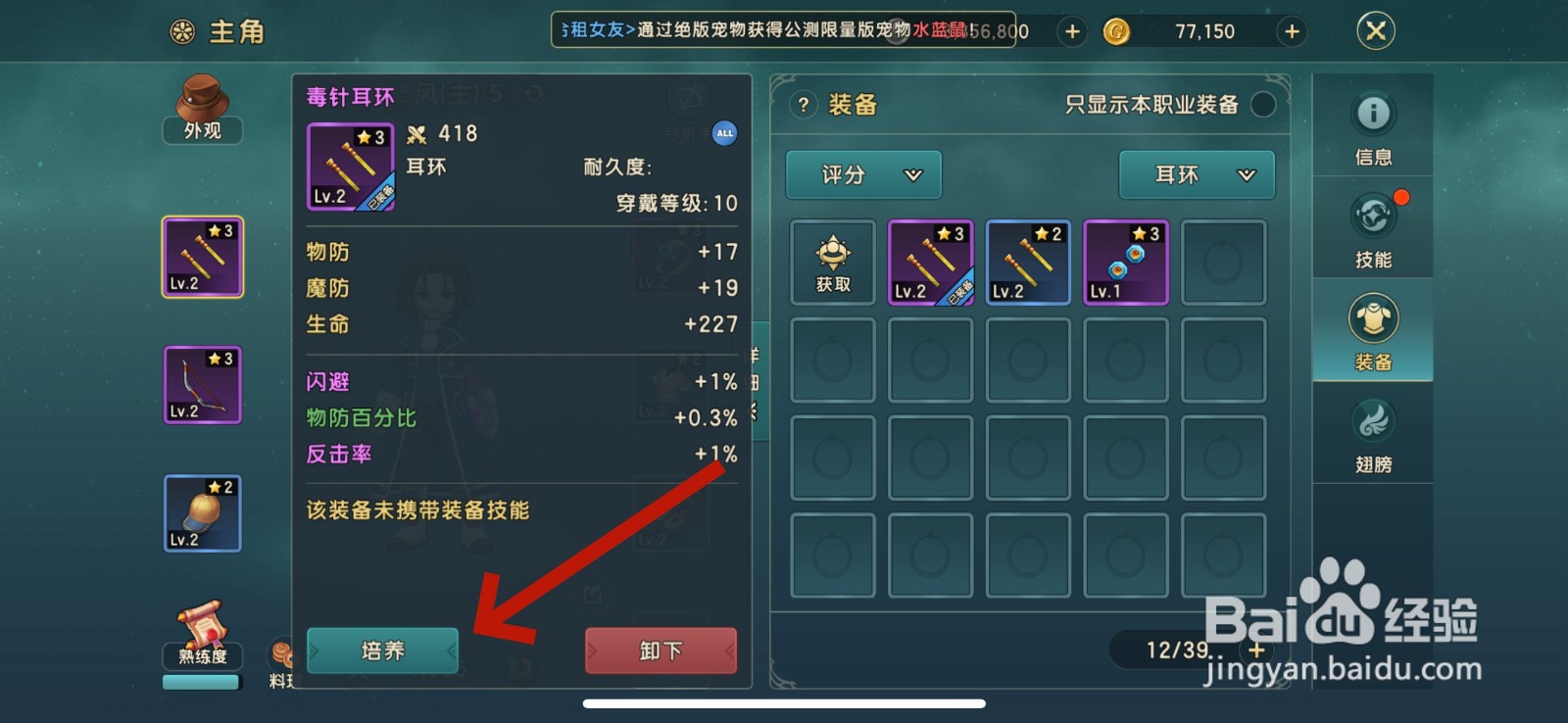Open the 耳环 category dropdown
1568x723 pixels.
pos(1196,174)
